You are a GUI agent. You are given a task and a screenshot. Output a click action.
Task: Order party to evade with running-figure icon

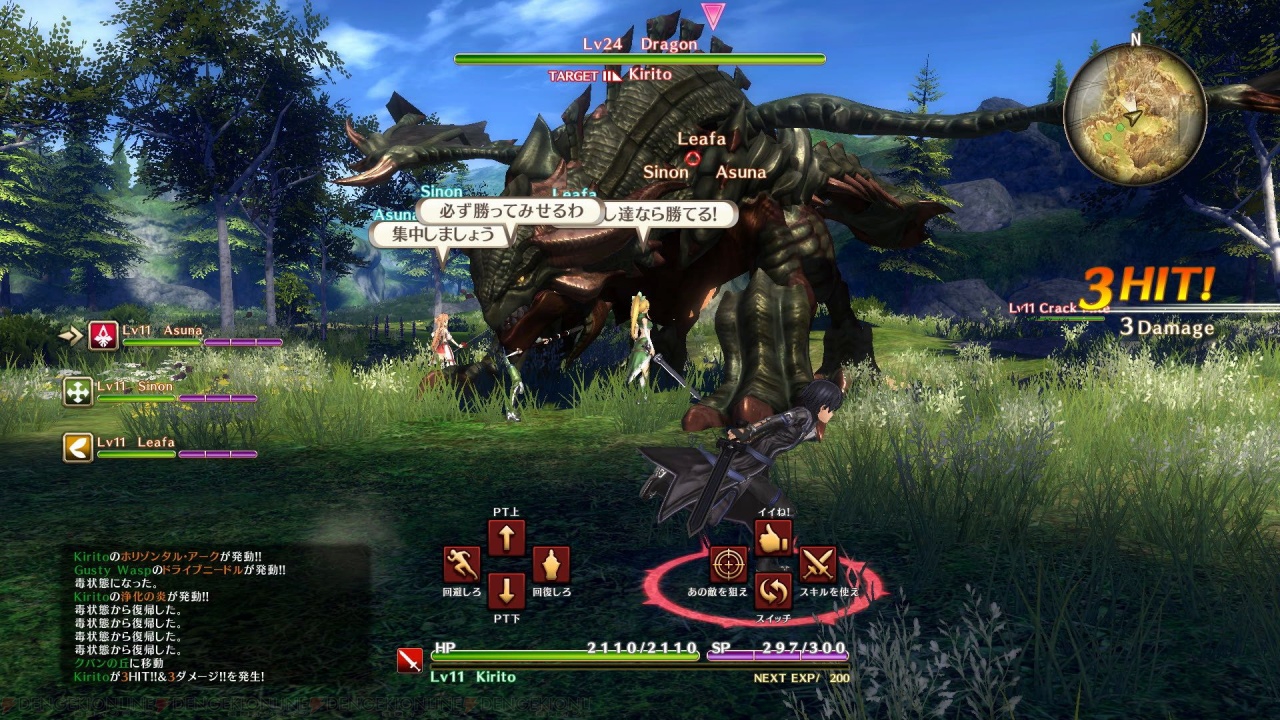click(x=462, y=565)
